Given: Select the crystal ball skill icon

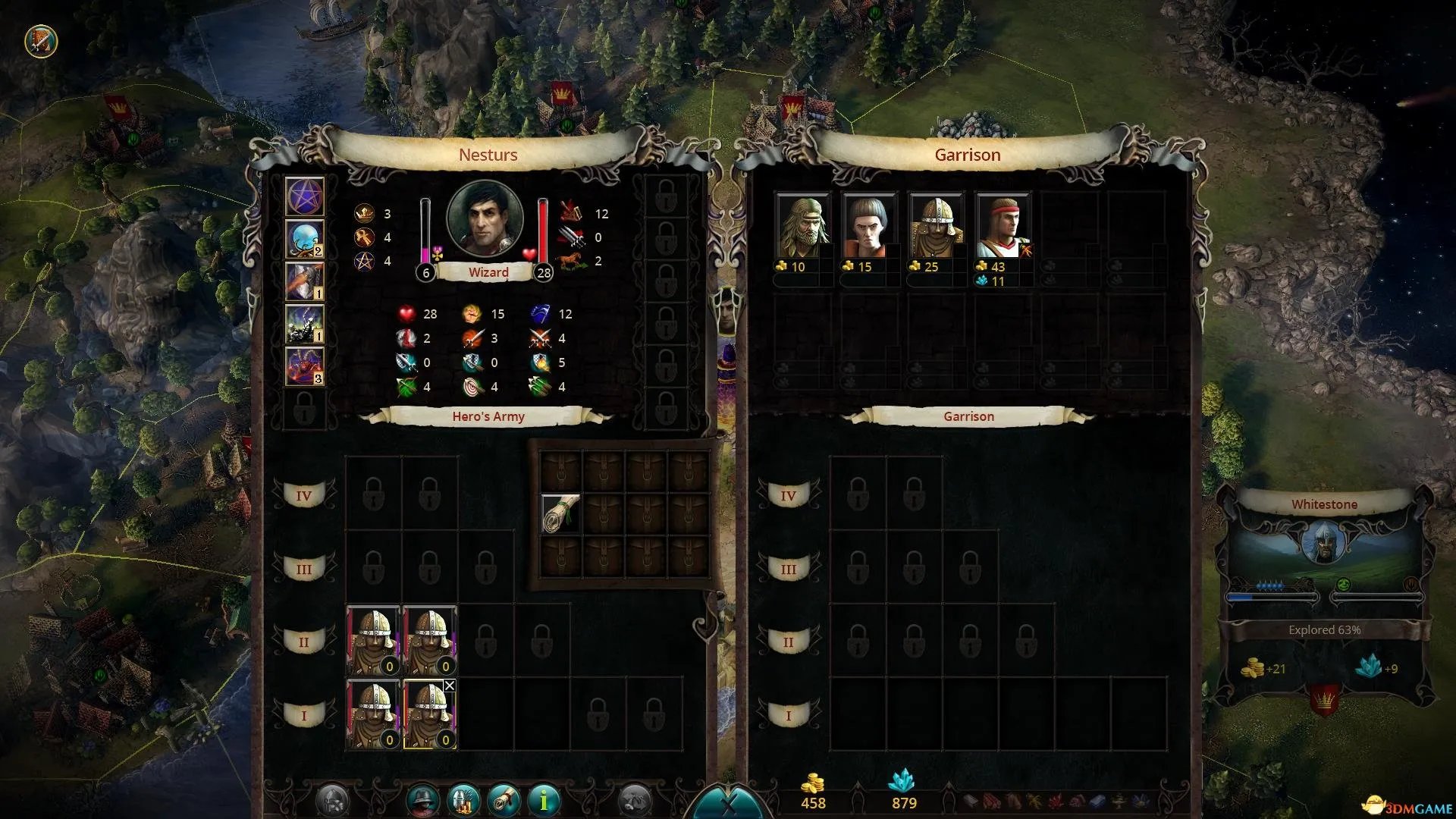Looking at the screenshot, I should click(x=305, y=239).
